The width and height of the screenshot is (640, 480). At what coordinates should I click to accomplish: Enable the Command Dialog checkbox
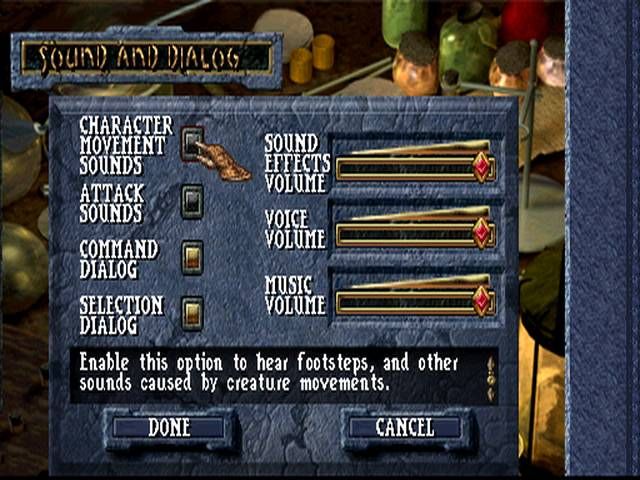pyautogui.click(x=192, y=257)
